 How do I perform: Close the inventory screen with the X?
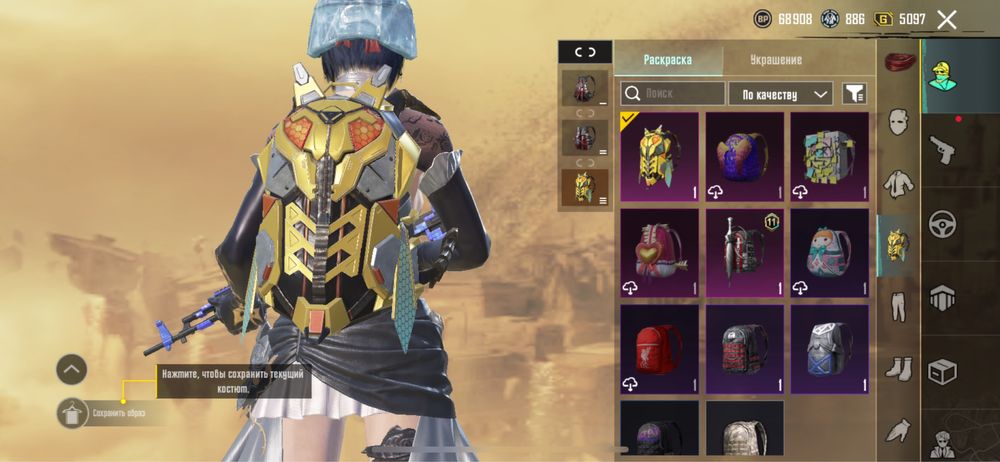(946, 19)
